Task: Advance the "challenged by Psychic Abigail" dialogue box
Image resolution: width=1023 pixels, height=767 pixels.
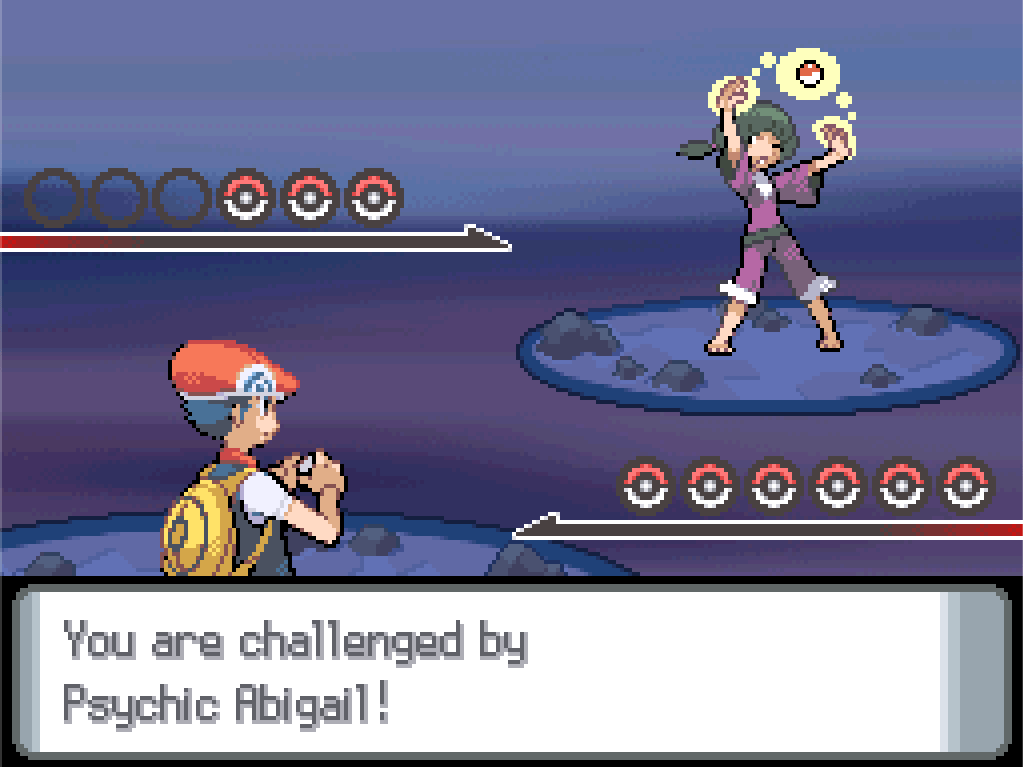Action: (x=510, y=670)
